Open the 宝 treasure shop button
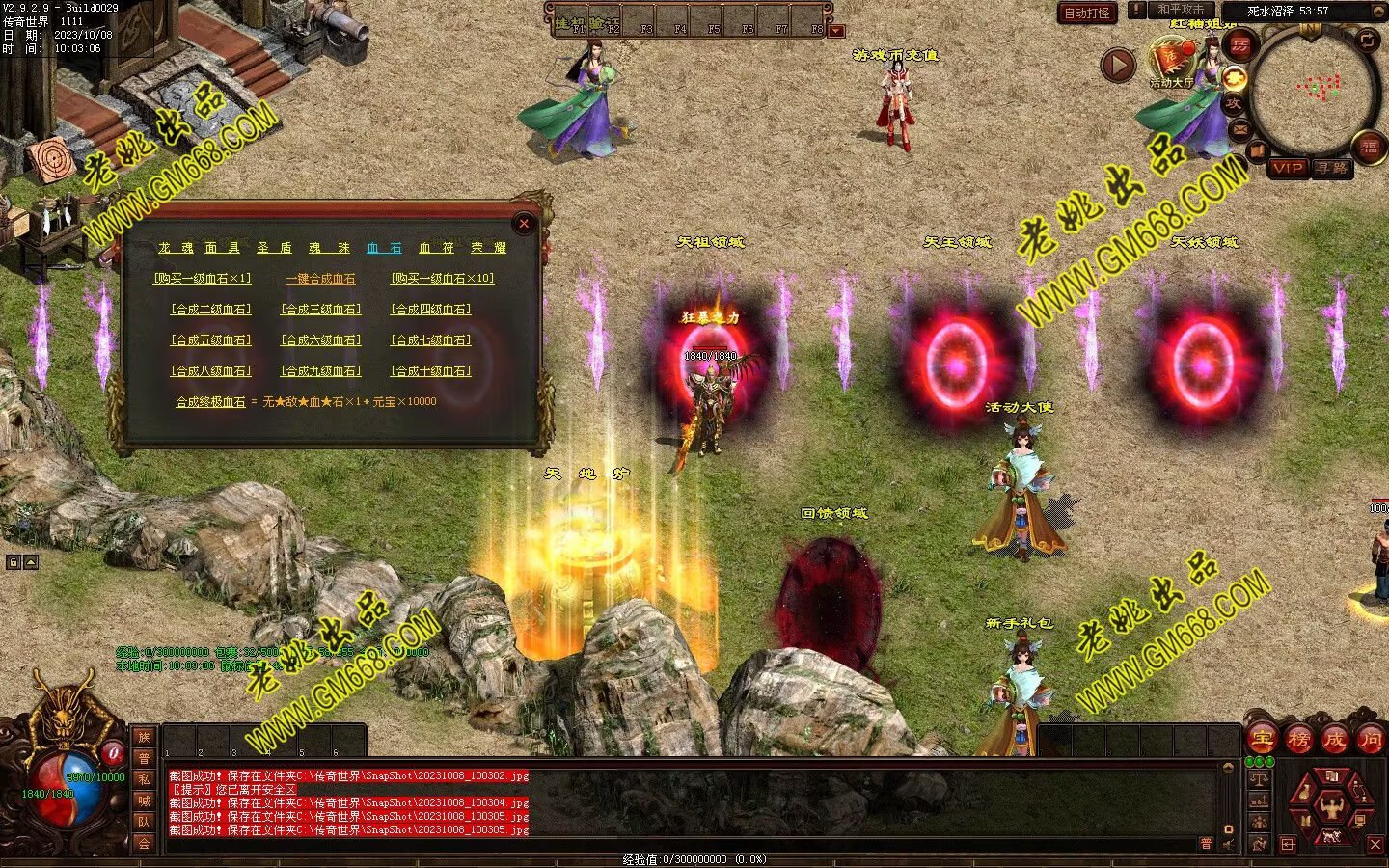1389x868 pixels. tap(1262, 740)
